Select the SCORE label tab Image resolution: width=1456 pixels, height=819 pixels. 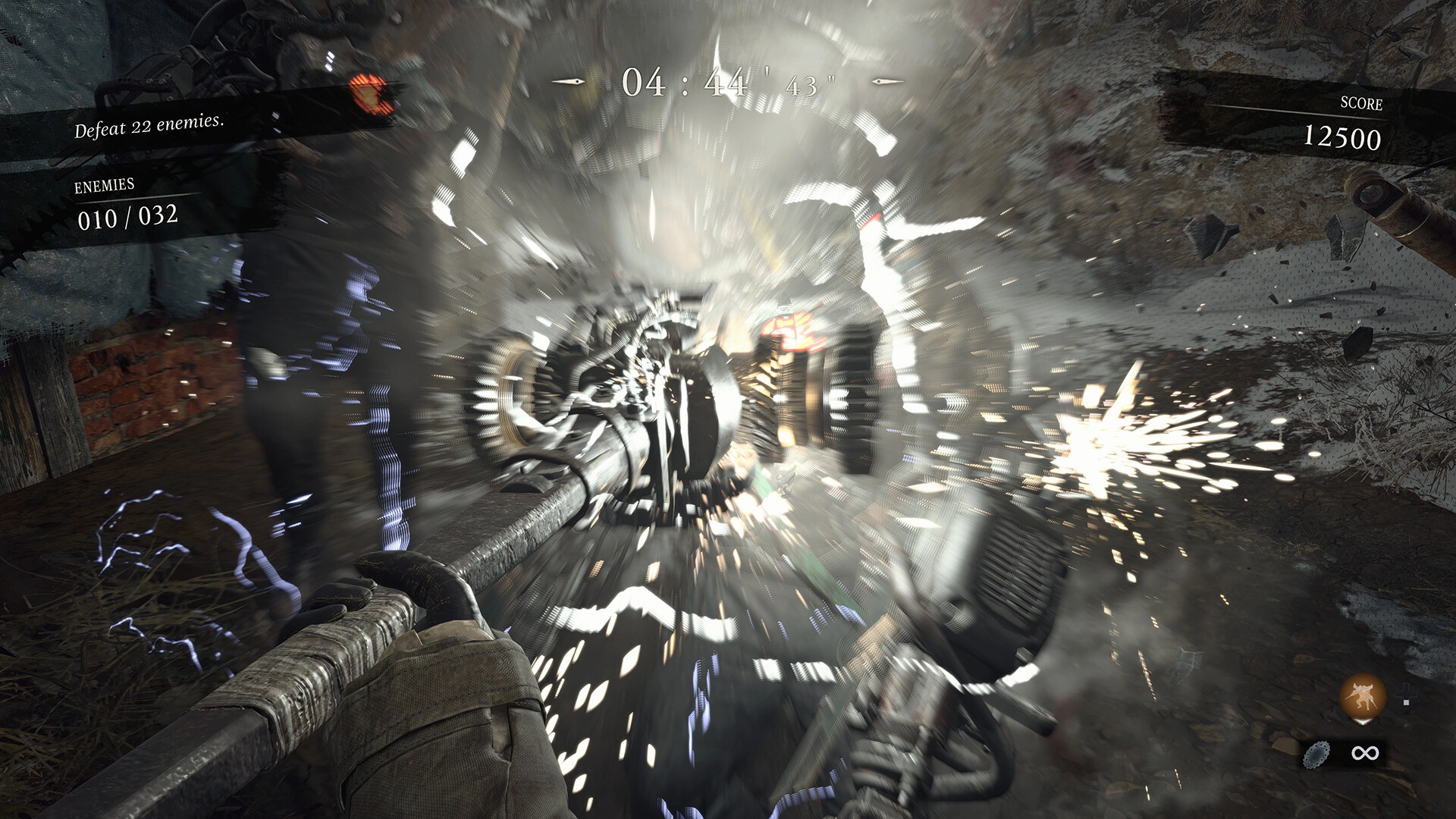click(1363, 105)
